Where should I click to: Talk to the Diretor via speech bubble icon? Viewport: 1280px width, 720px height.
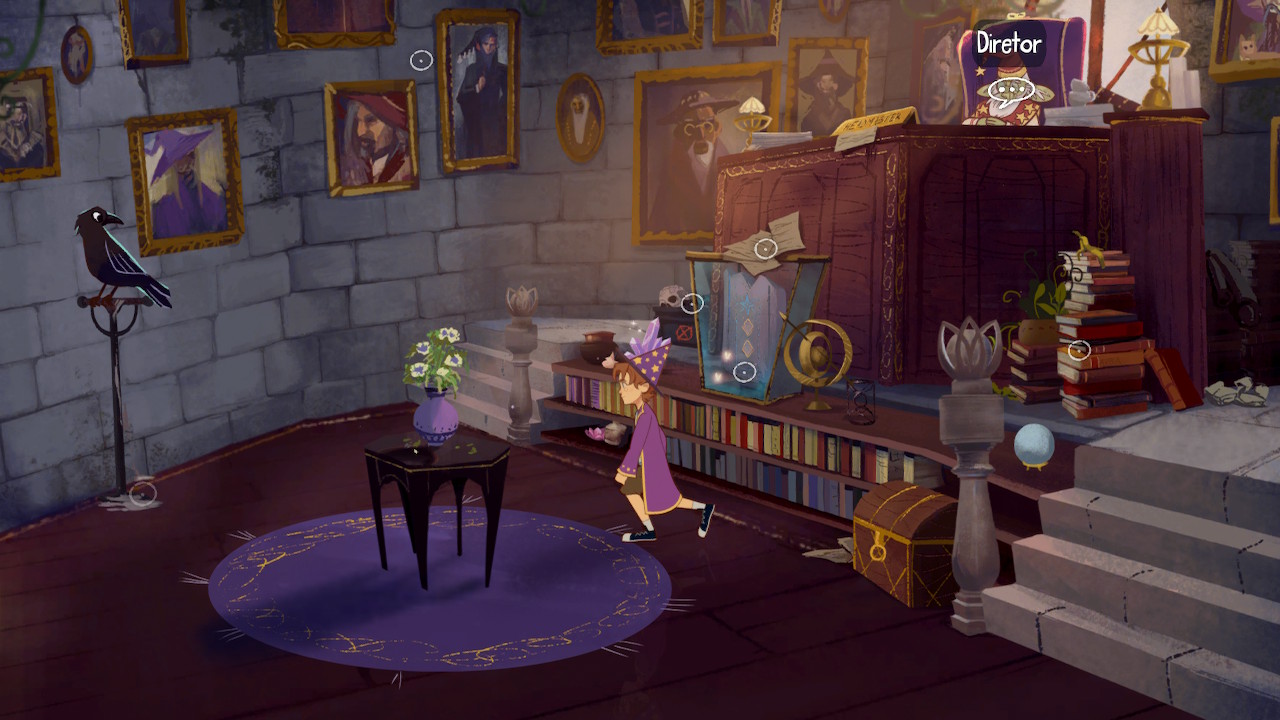pos(1010,91)
